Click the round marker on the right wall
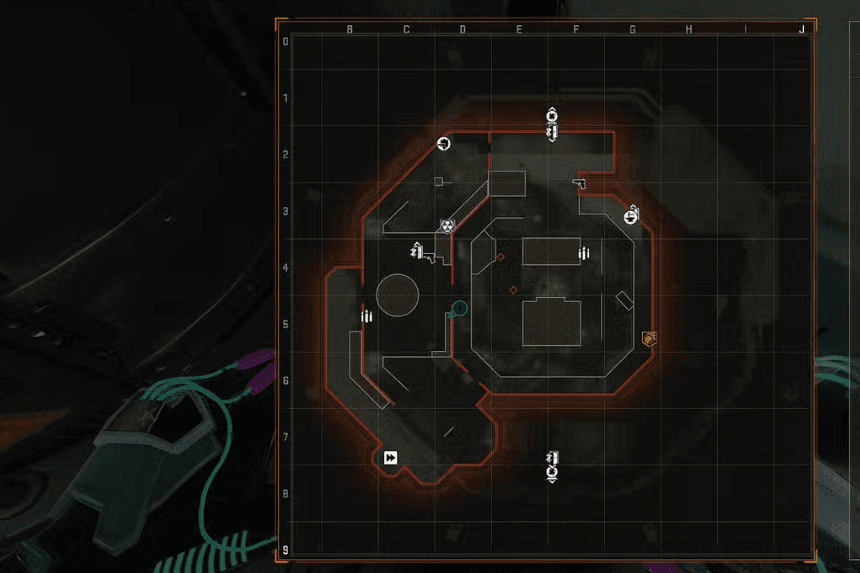The image size is (860, 573). (631, 215)
